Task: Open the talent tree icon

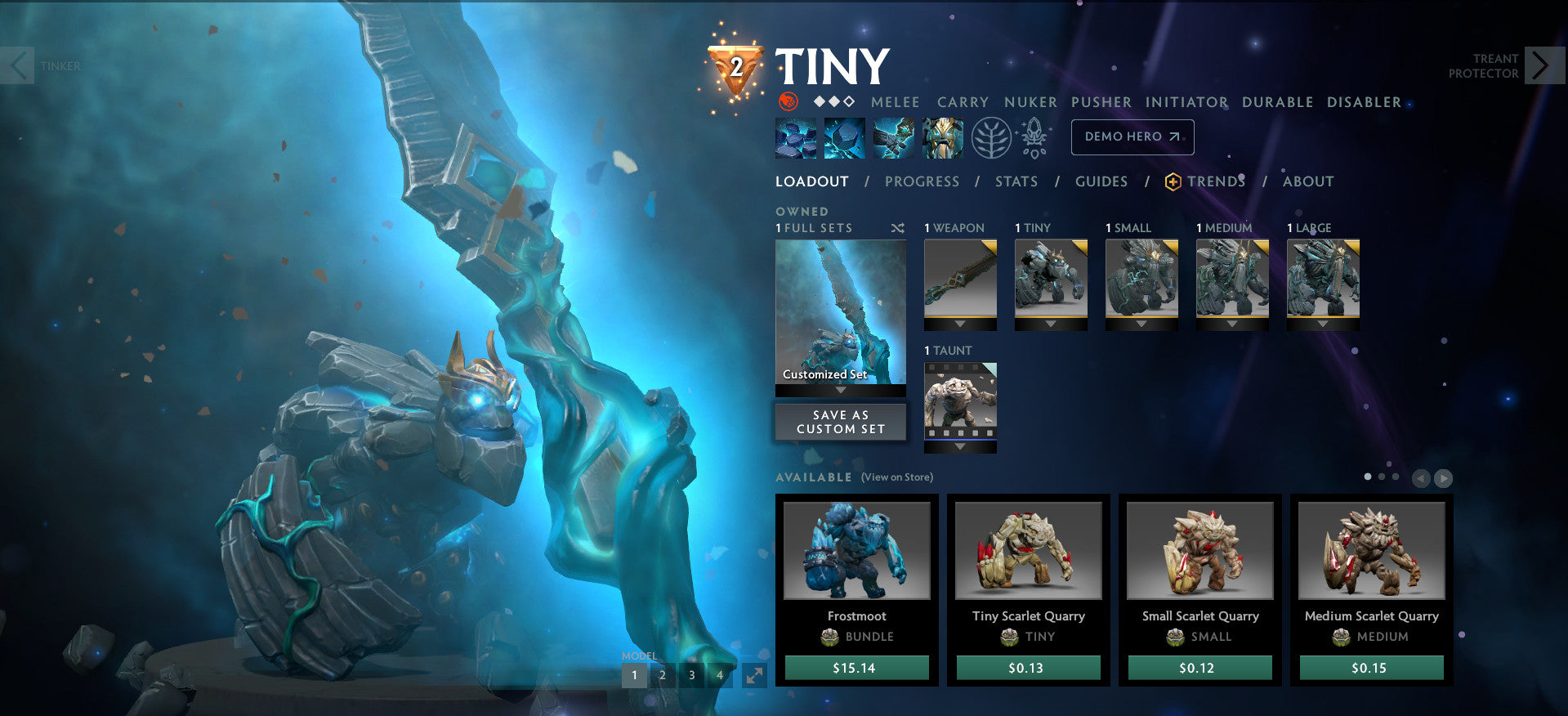Action: tap(992, 137)
